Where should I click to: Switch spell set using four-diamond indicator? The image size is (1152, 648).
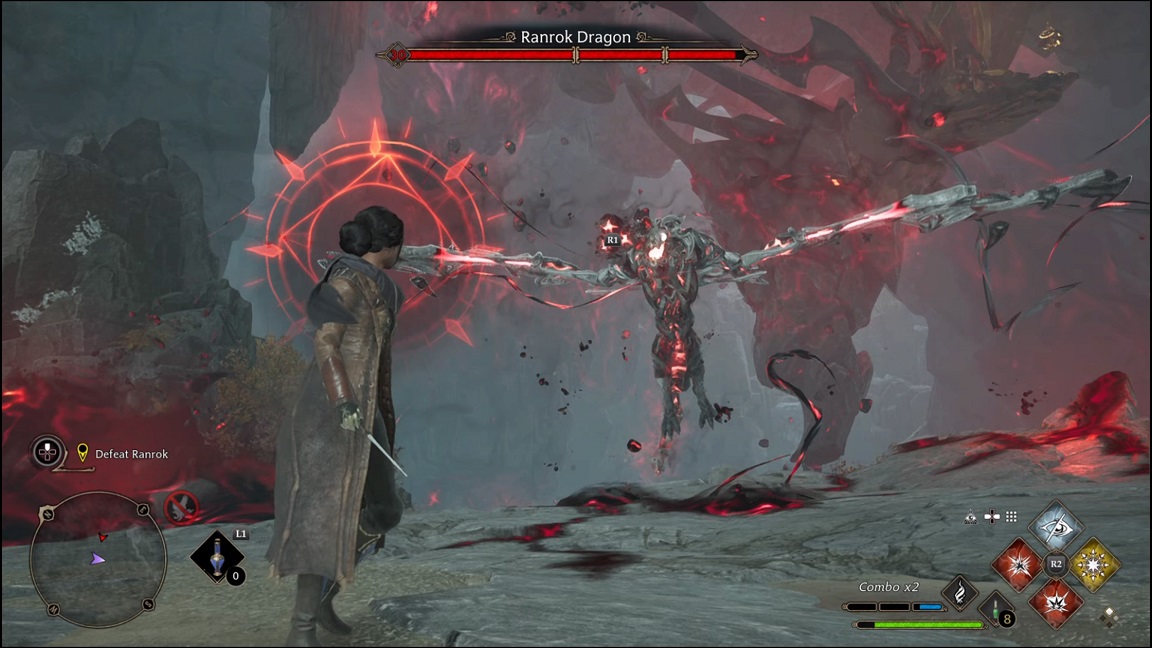coord(1108,618)
